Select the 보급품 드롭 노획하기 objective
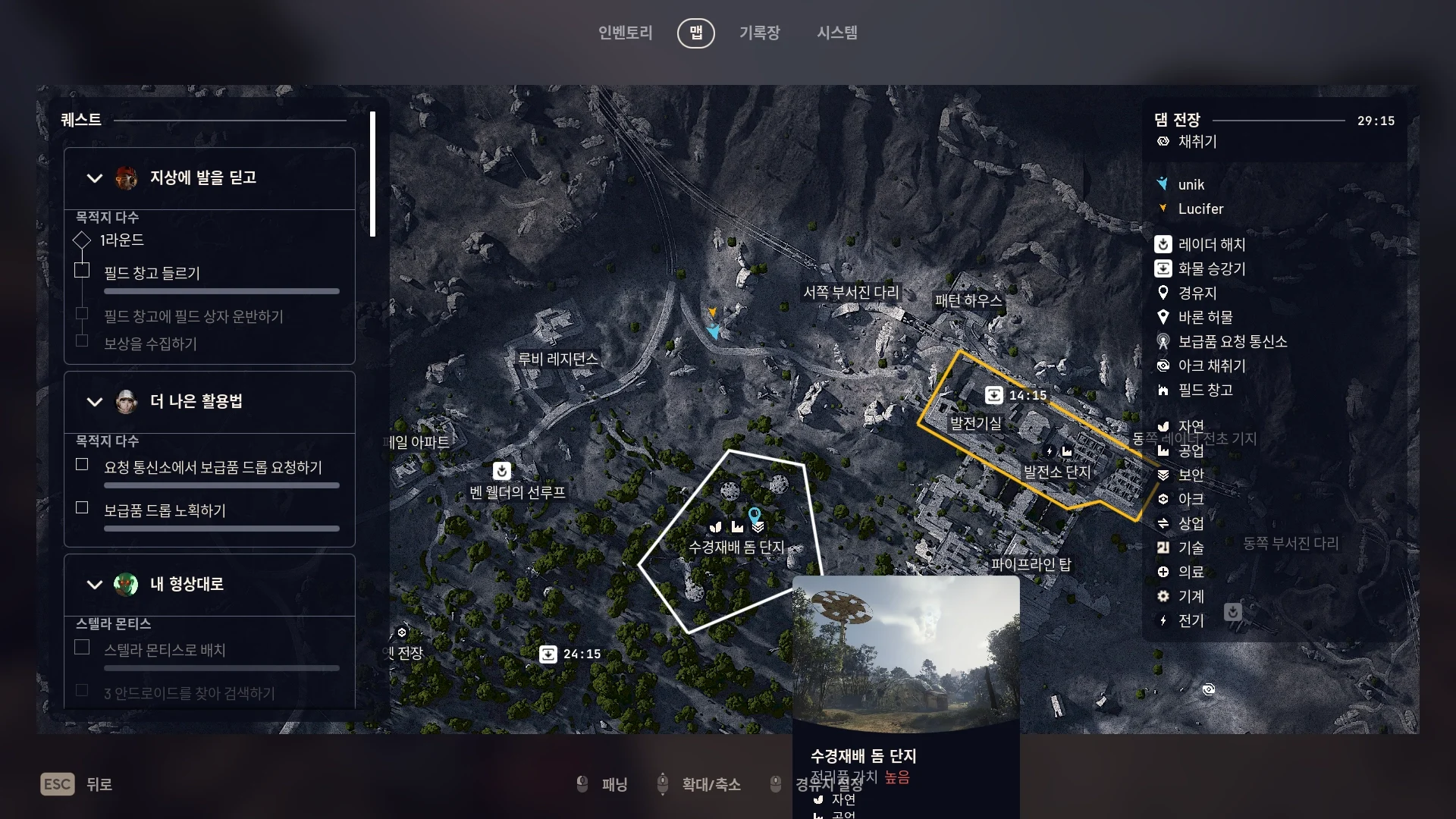1456x819 pixels. tap(165, 510)
